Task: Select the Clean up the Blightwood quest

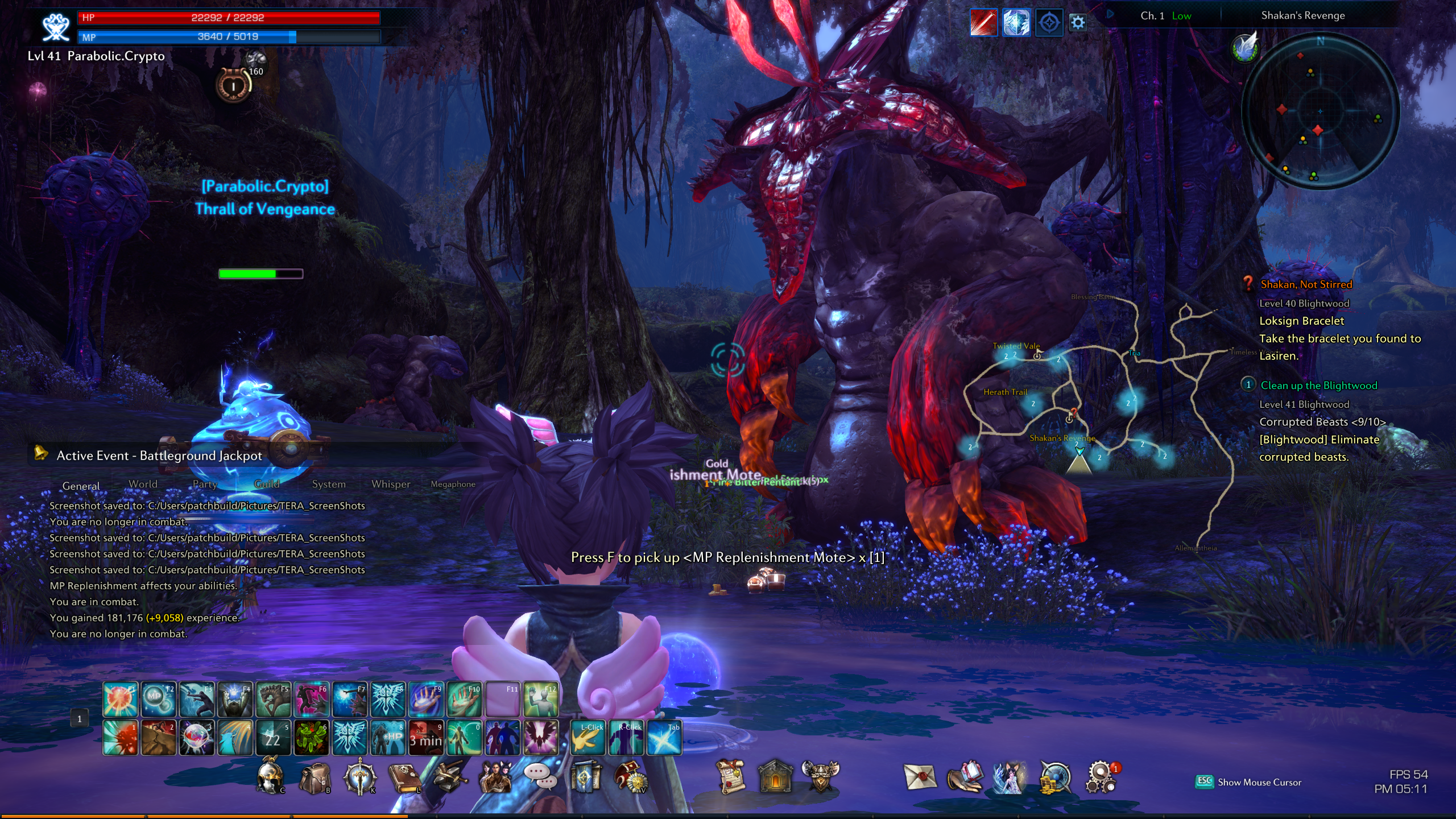Action: [x=1319, y=386]
